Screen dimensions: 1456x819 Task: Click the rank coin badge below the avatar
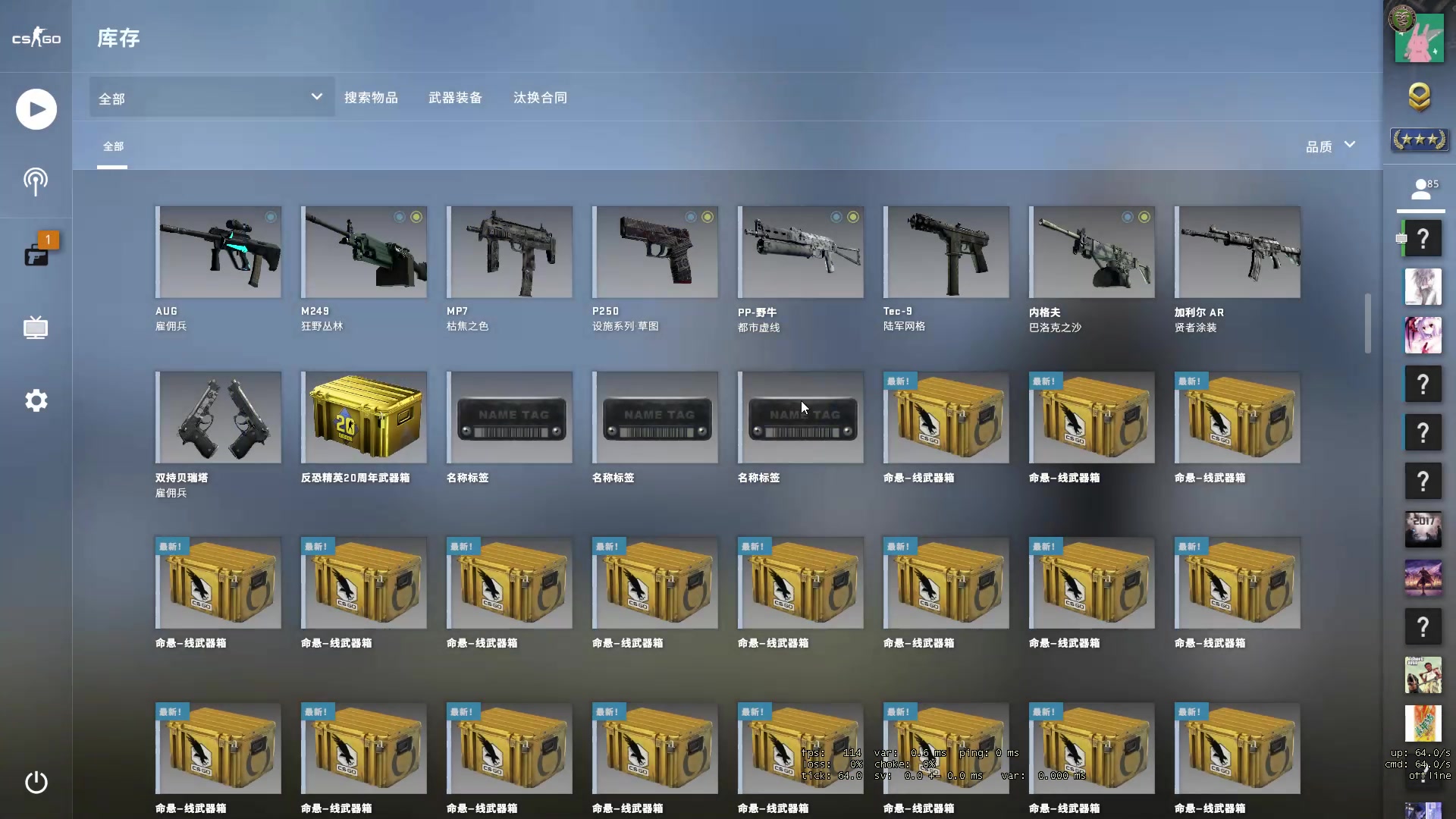(x=1420, y=98)
